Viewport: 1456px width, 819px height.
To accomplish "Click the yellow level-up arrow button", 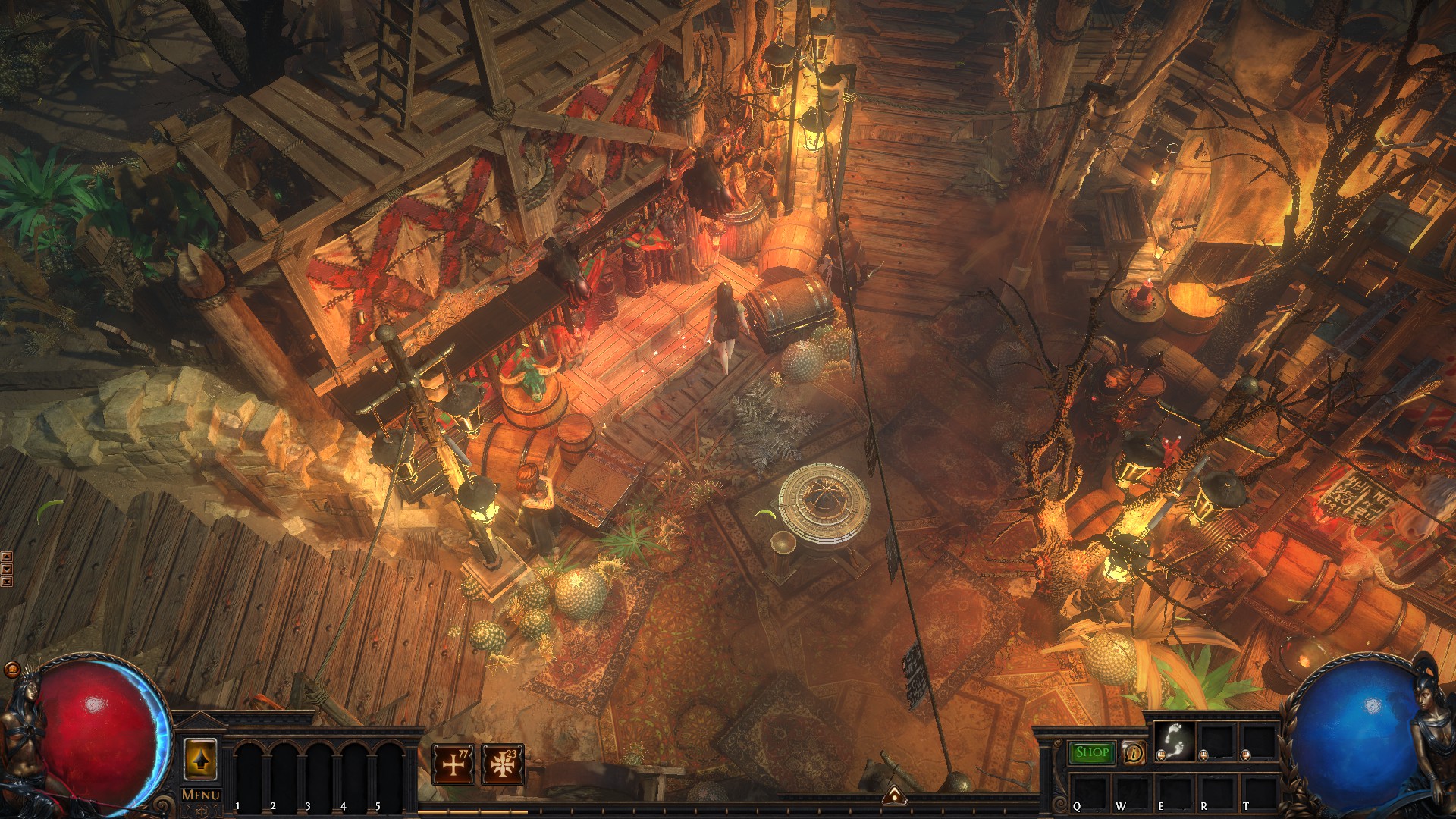I will [x=200, y=760].
